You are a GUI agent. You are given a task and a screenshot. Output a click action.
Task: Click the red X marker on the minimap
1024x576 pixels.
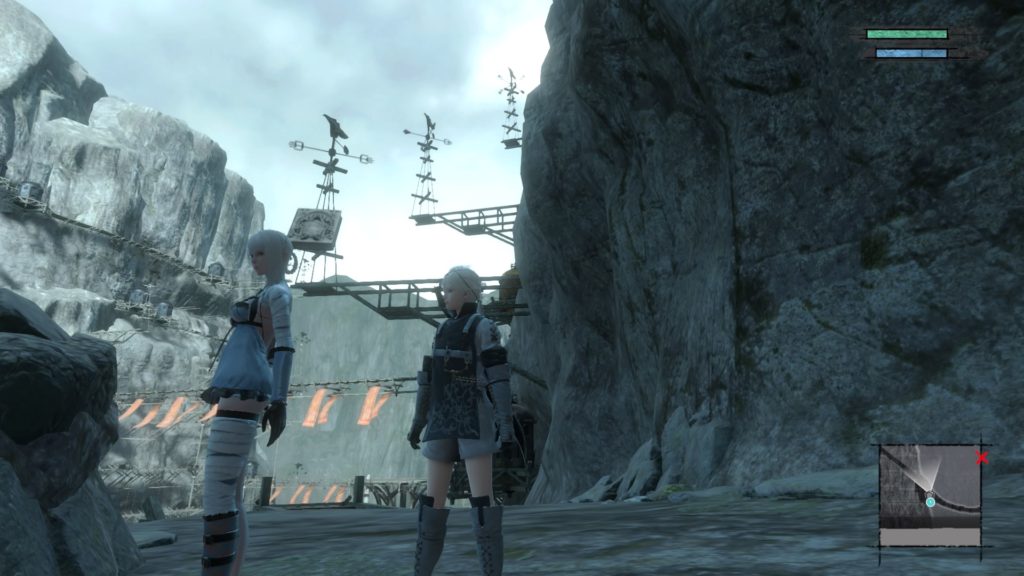[982, 458]
